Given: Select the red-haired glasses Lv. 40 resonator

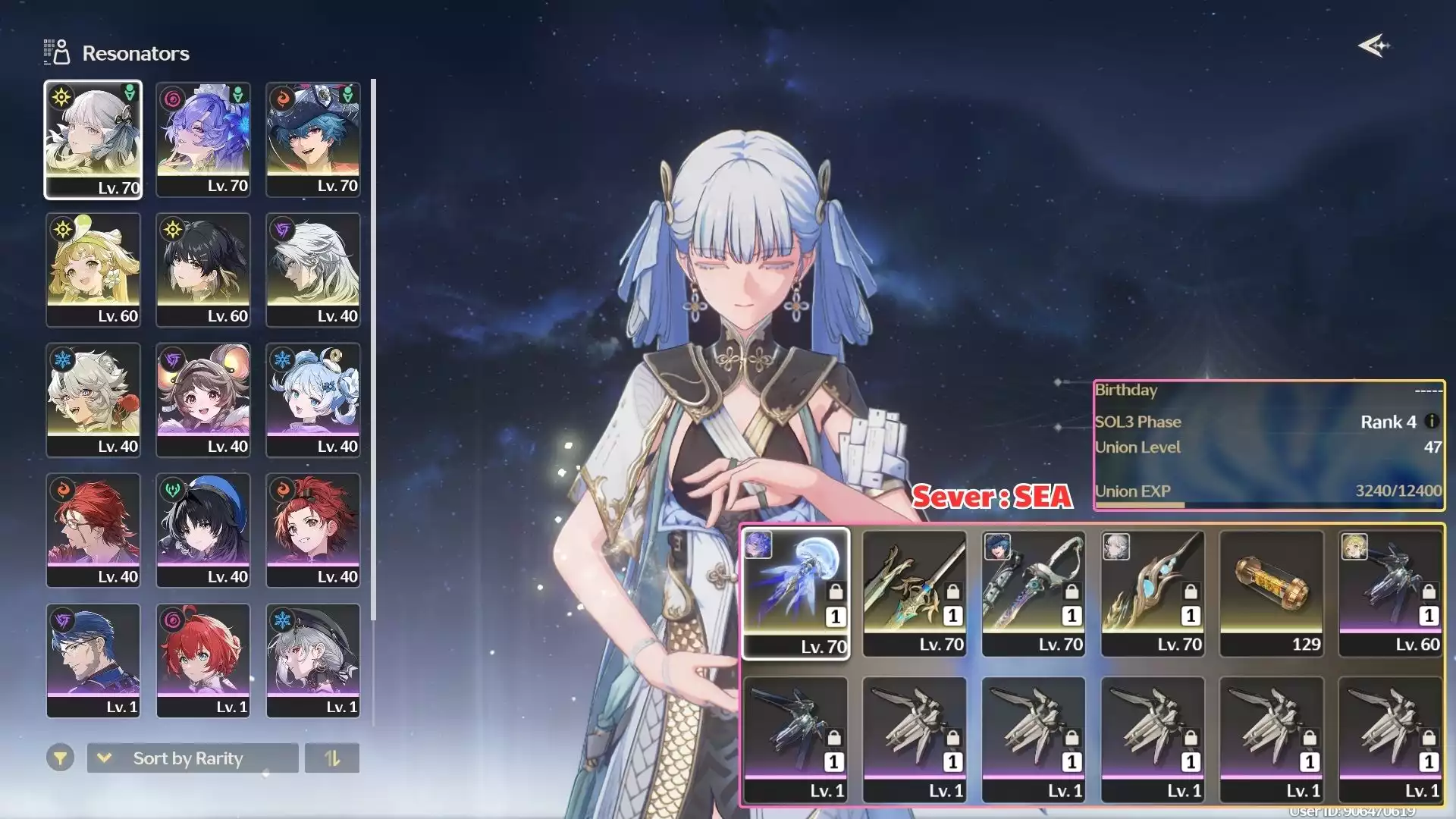Looking at the screenshot, I should (93, 531).
